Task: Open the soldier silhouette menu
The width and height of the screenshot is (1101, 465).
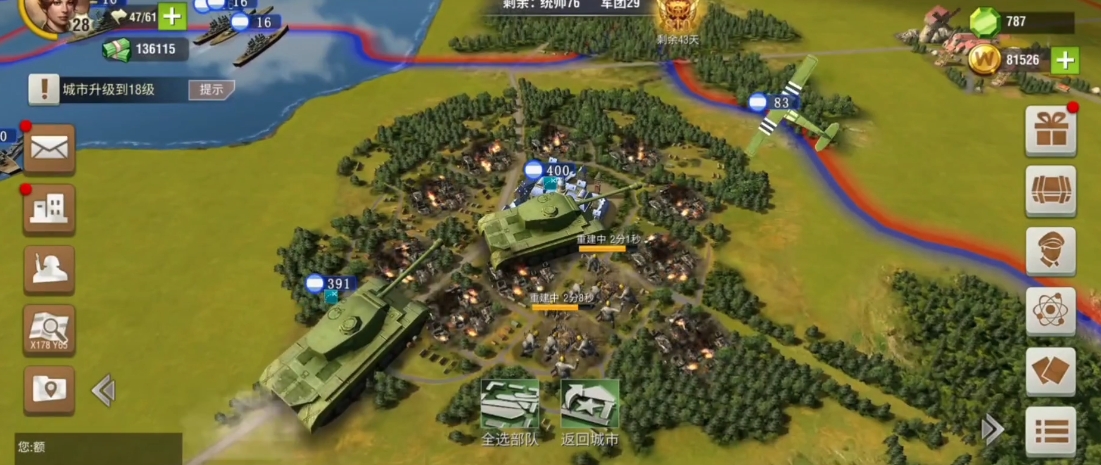Action: point(49,269)
